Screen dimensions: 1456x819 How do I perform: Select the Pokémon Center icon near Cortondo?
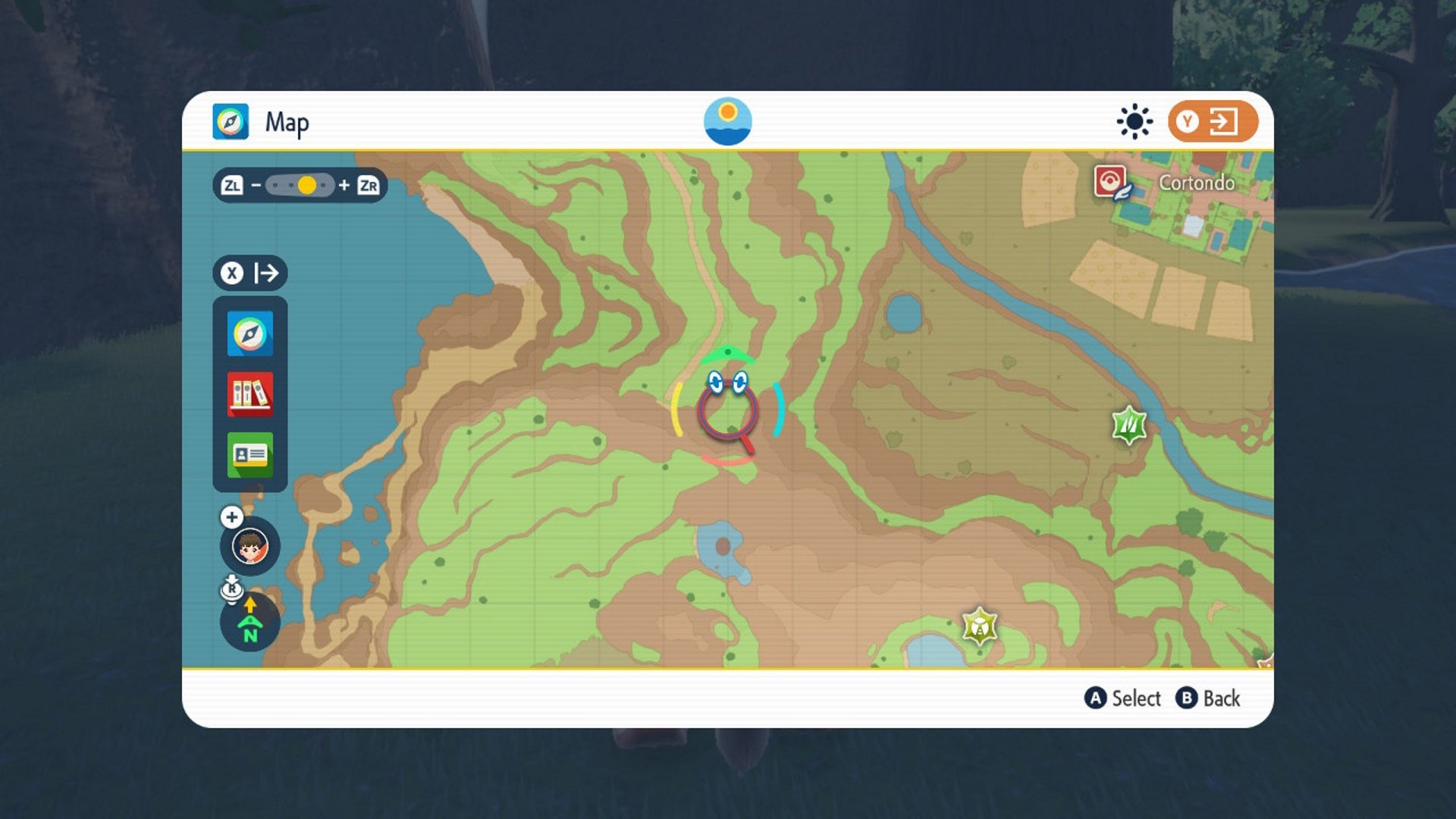click(1109, 182)
